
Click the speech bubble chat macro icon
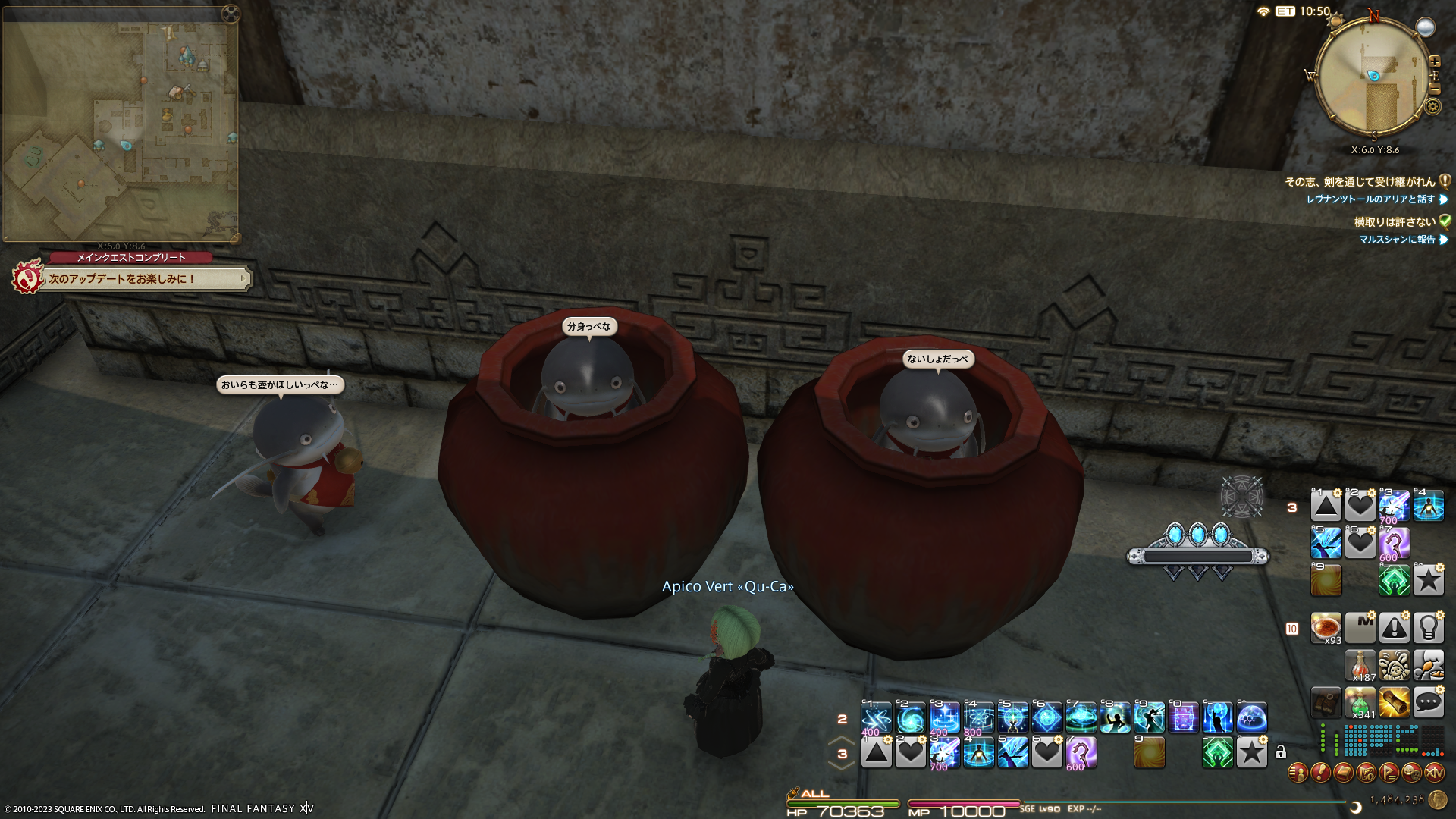(x=1428, y=702)
